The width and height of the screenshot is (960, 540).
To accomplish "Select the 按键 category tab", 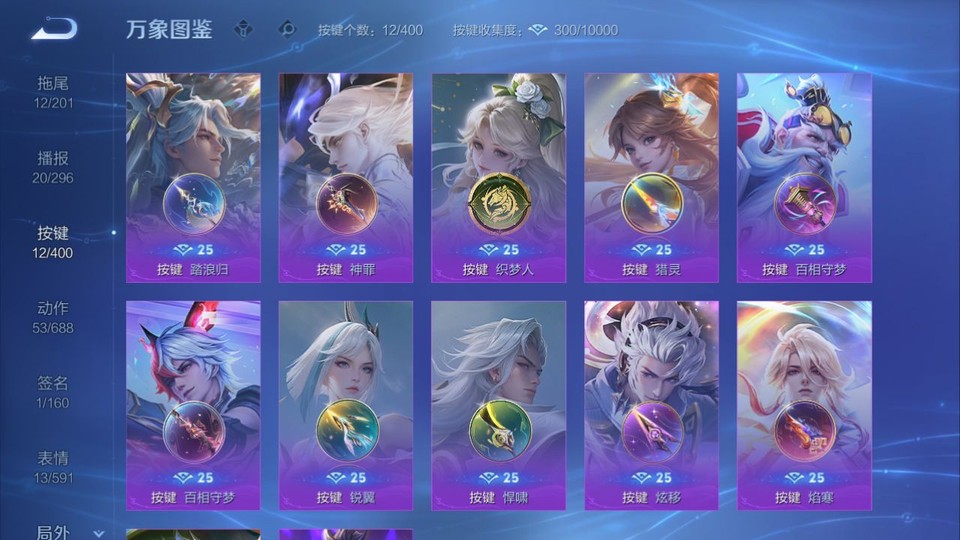I will [53, 242].
